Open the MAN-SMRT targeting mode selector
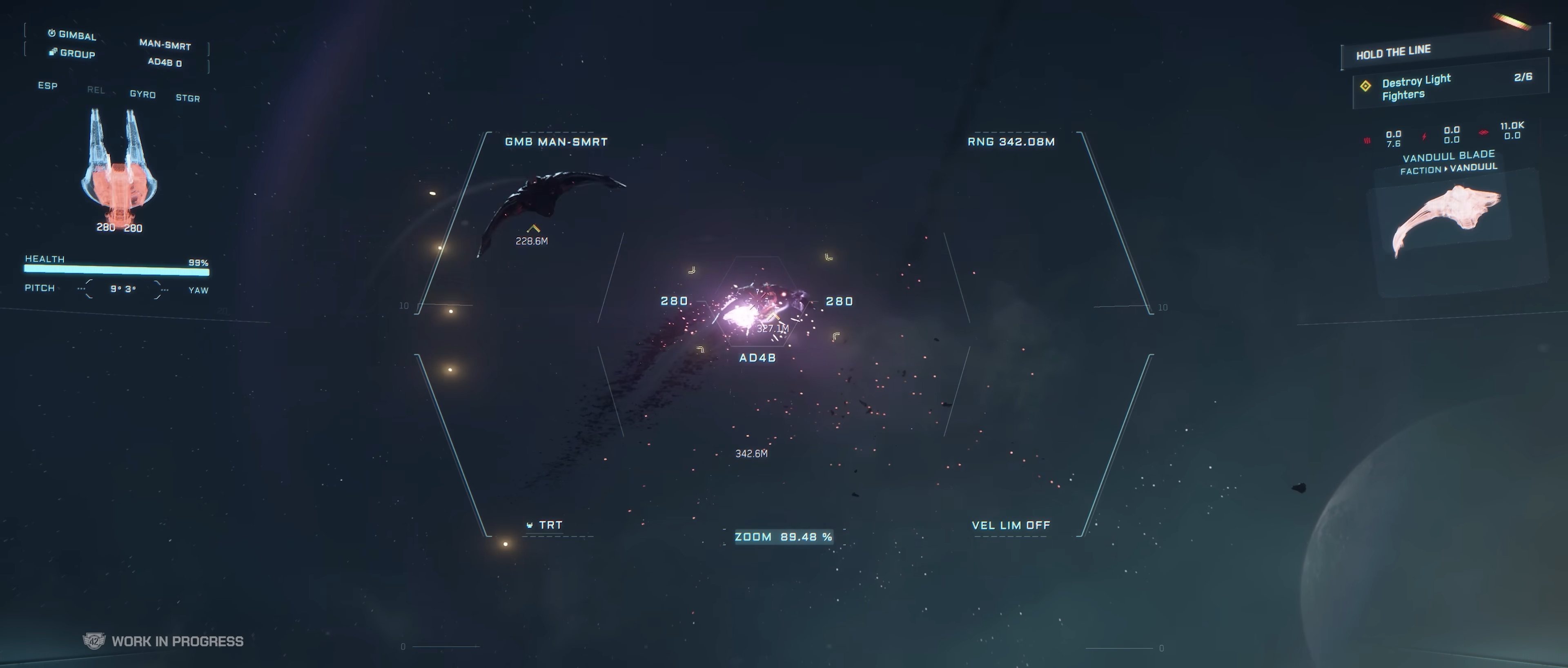 (x=165, y=45)
